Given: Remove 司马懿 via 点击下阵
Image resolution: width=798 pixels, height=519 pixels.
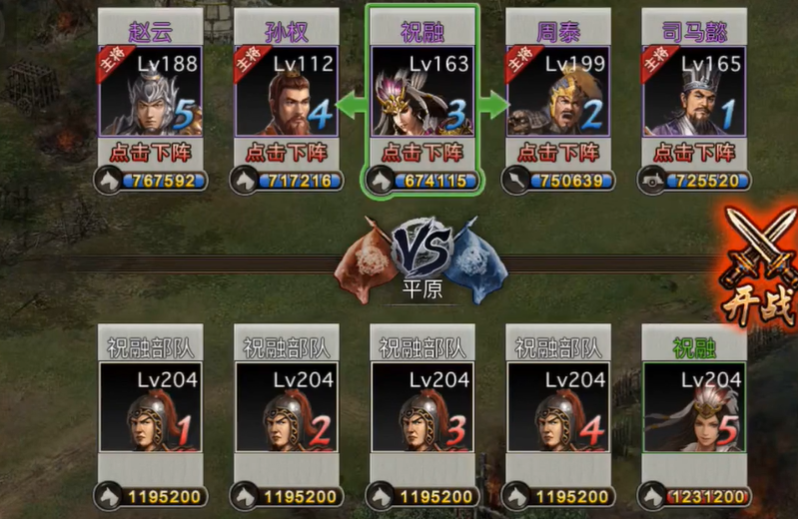Looking at the screenshot, I should [x=693, y=153].
